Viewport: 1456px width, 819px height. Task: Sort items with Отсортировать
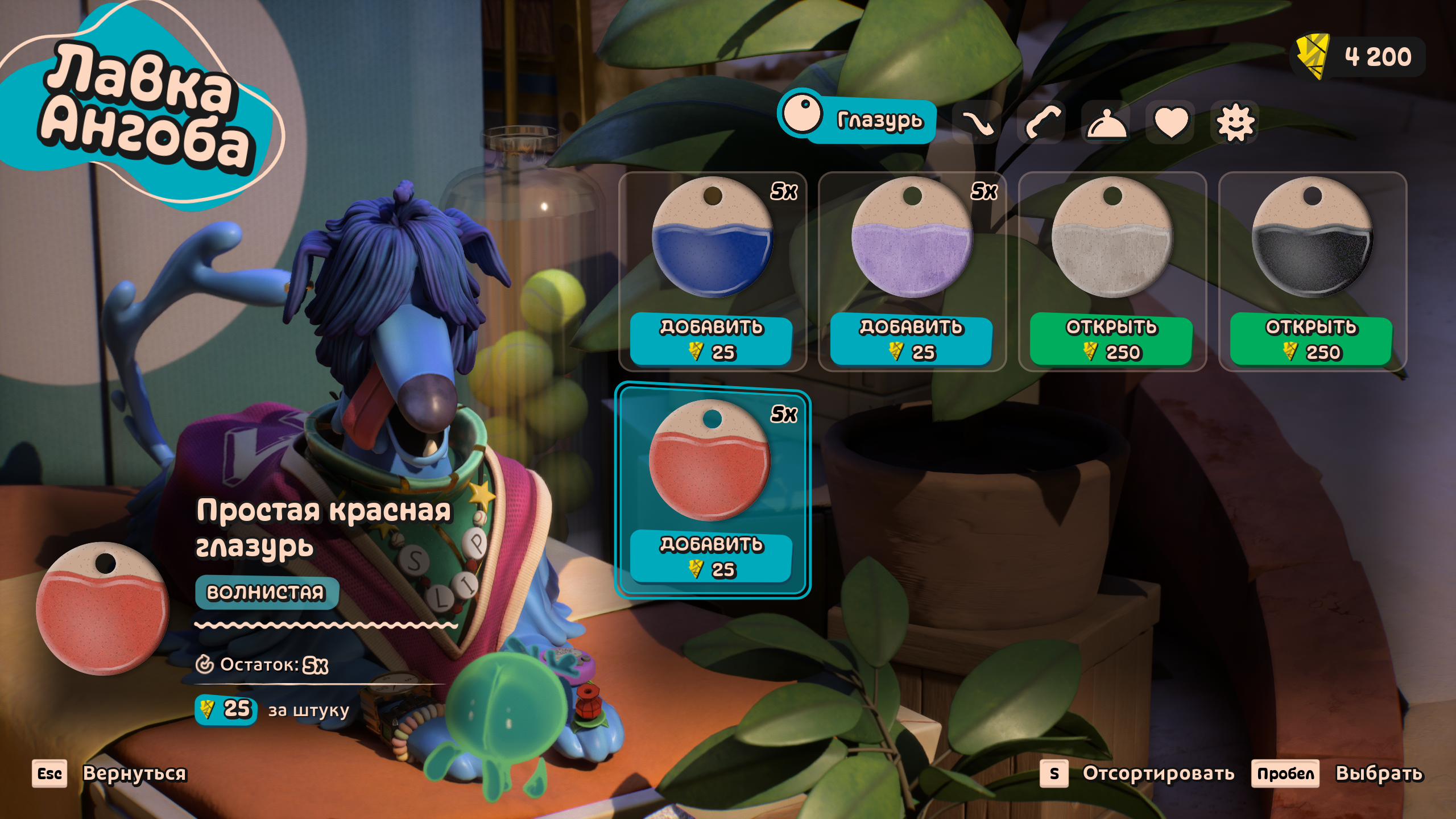1158,773
